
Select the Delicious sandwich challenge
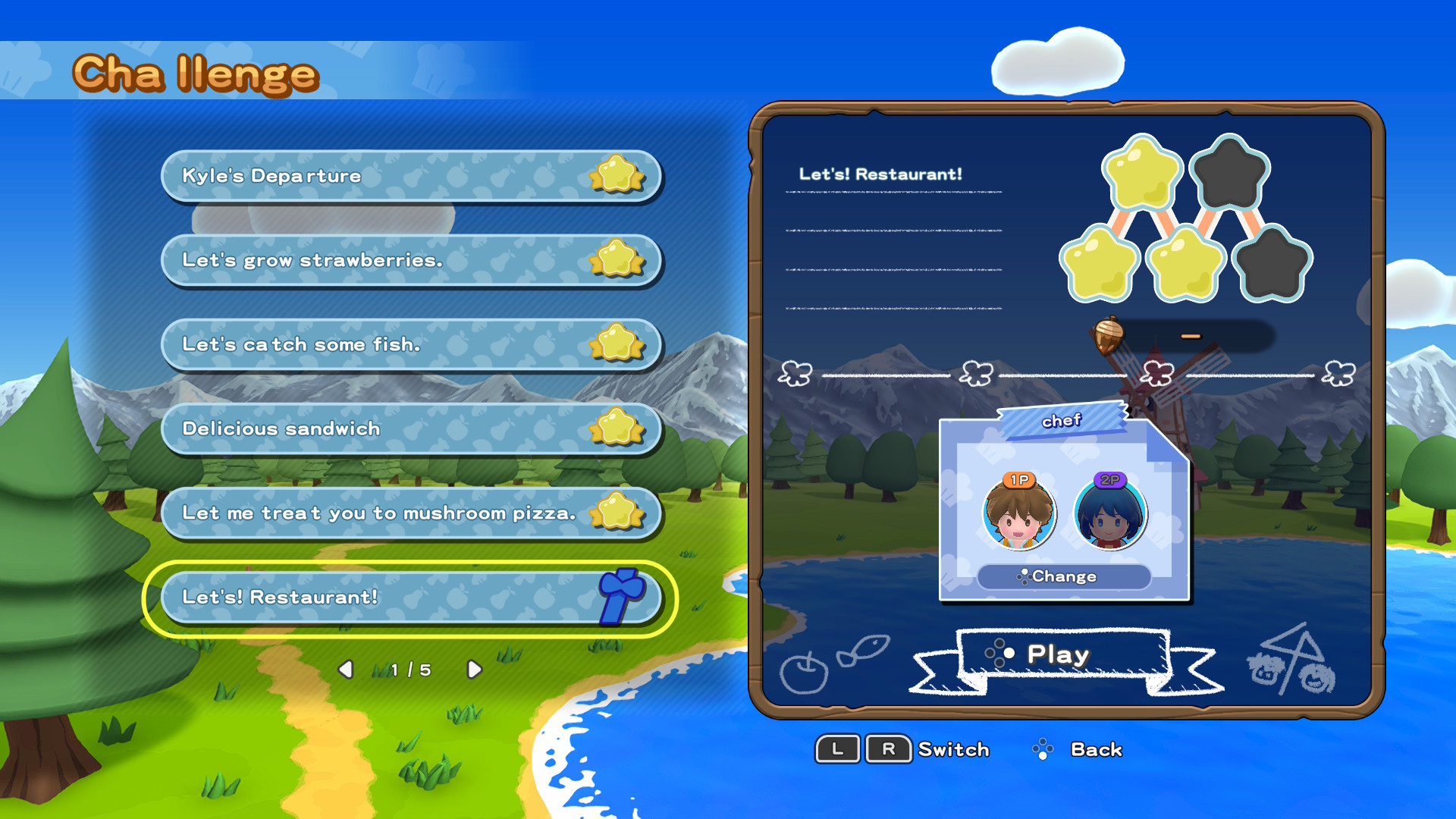(409, 429)
